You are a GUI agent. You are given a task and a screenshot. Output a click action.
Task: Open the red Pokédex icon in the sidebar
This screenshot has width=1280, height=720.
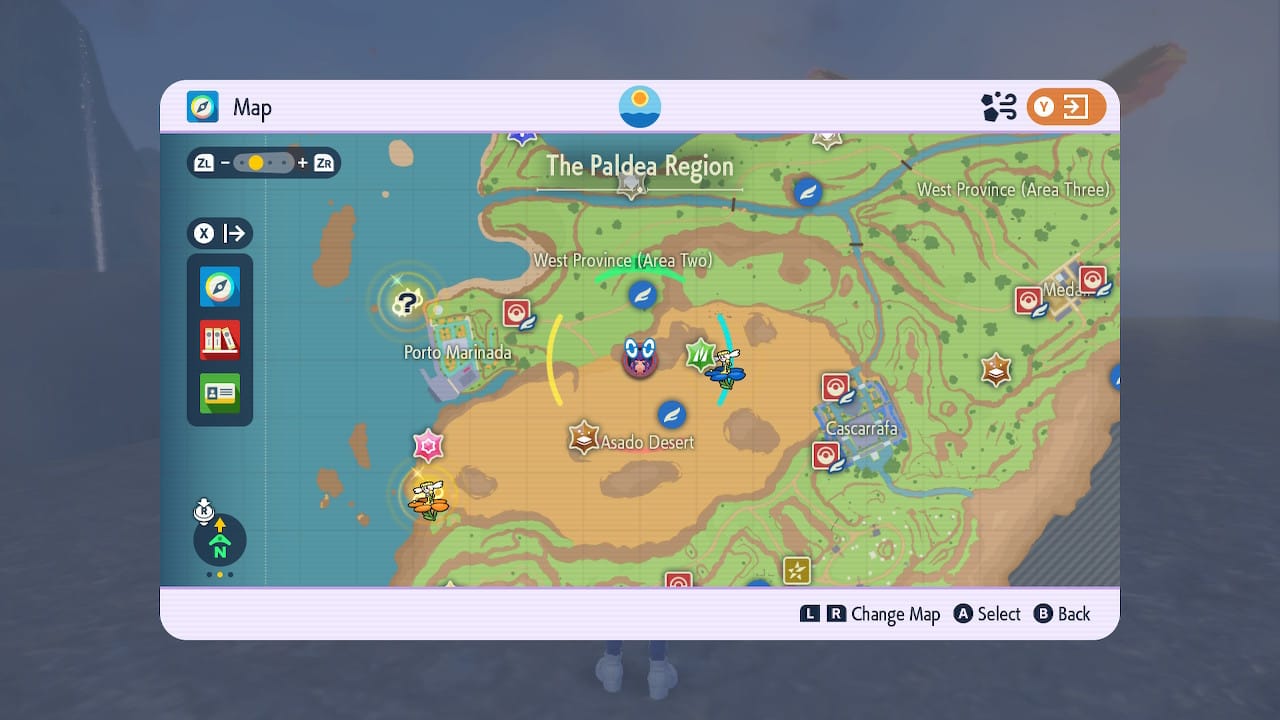tap(219, 340)
